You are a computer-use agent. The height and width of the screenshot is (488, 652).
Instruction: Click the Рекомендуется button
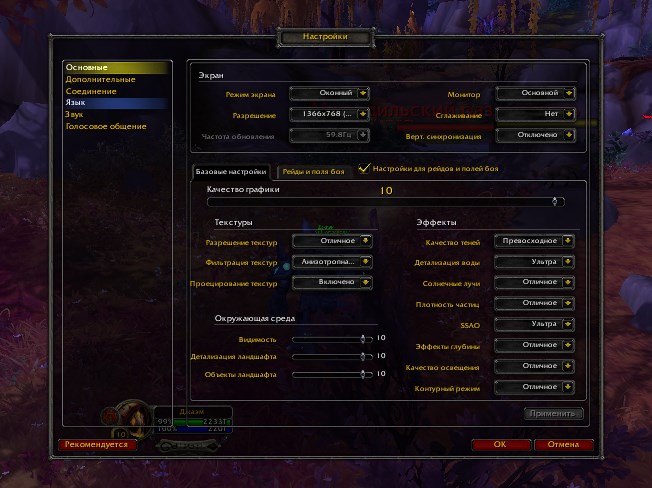97,444
